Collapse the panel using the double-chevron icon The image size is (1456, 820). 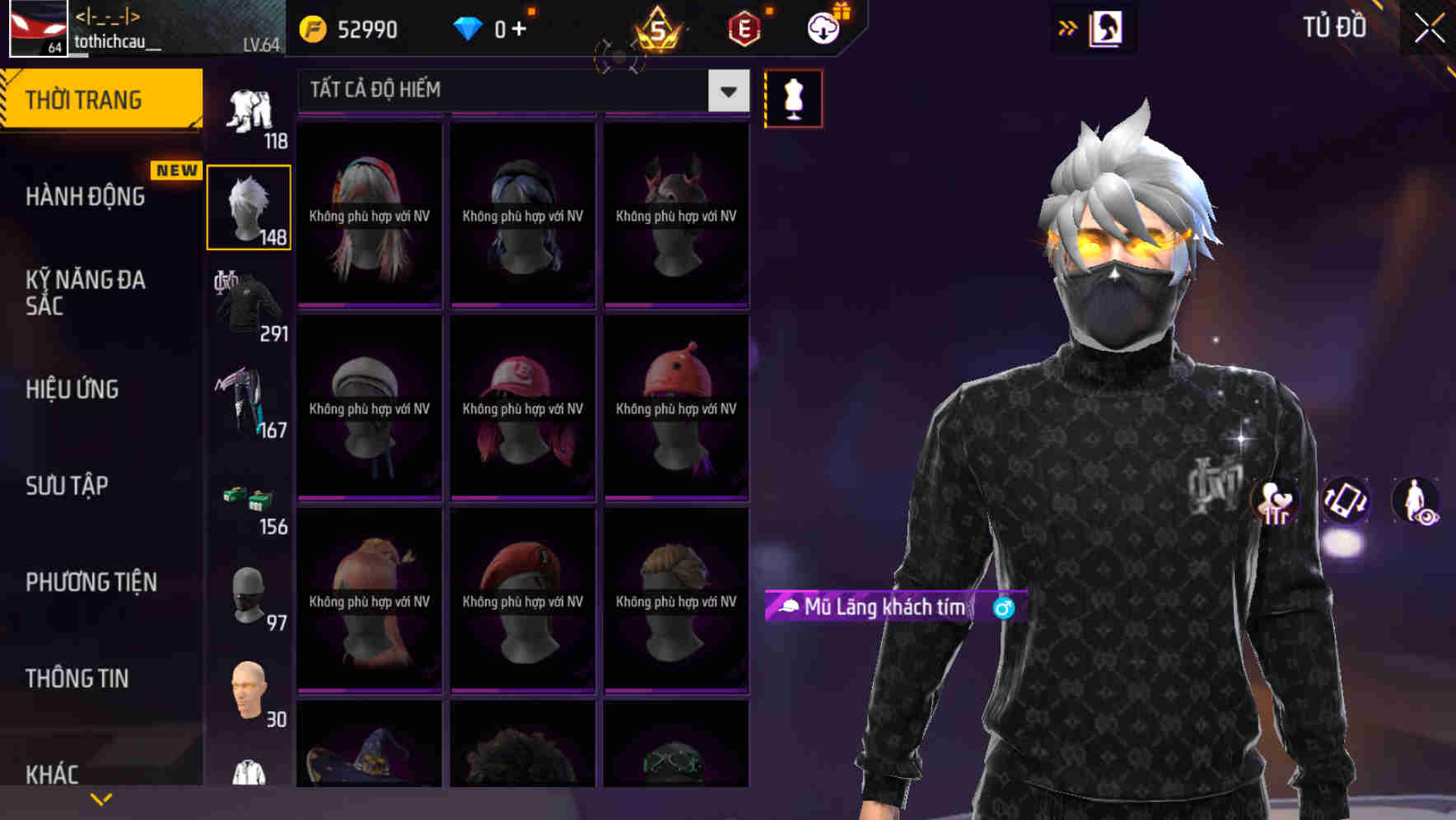[x=1068, y=27]
